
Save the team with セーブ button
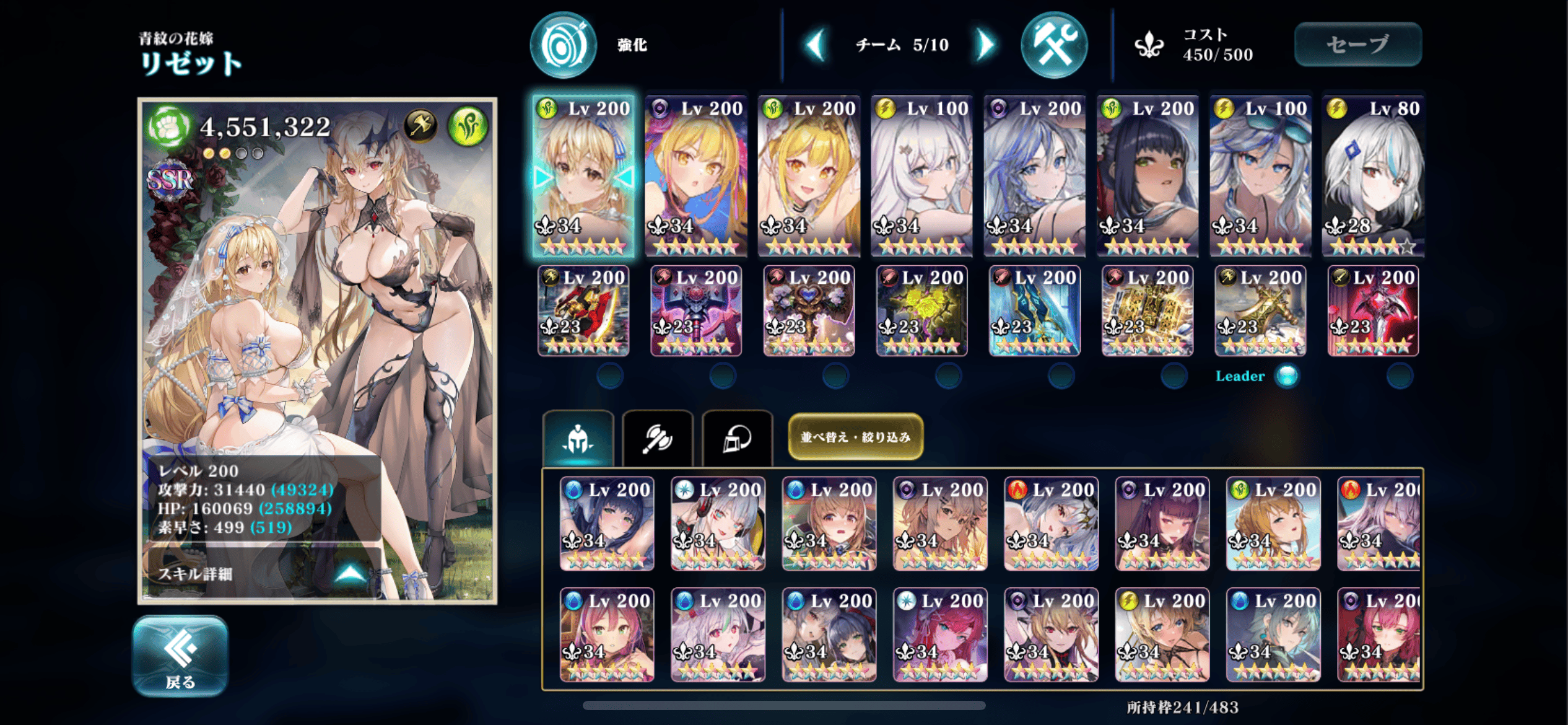point(1357,45)
